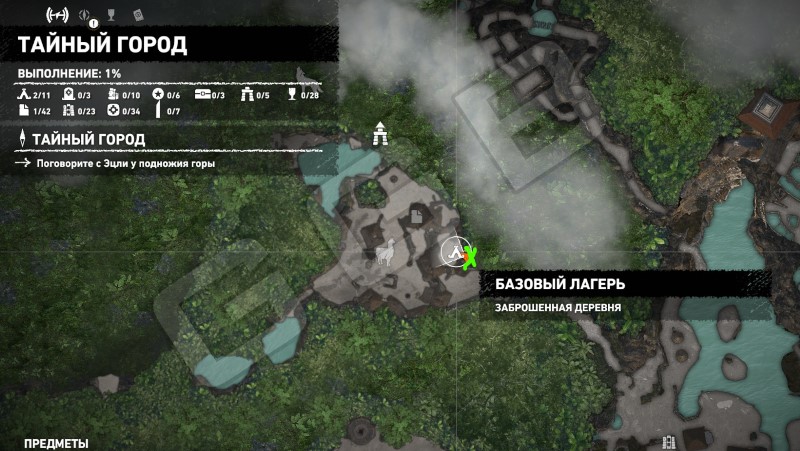Select the relics 0/28 chalice counter

292,95
